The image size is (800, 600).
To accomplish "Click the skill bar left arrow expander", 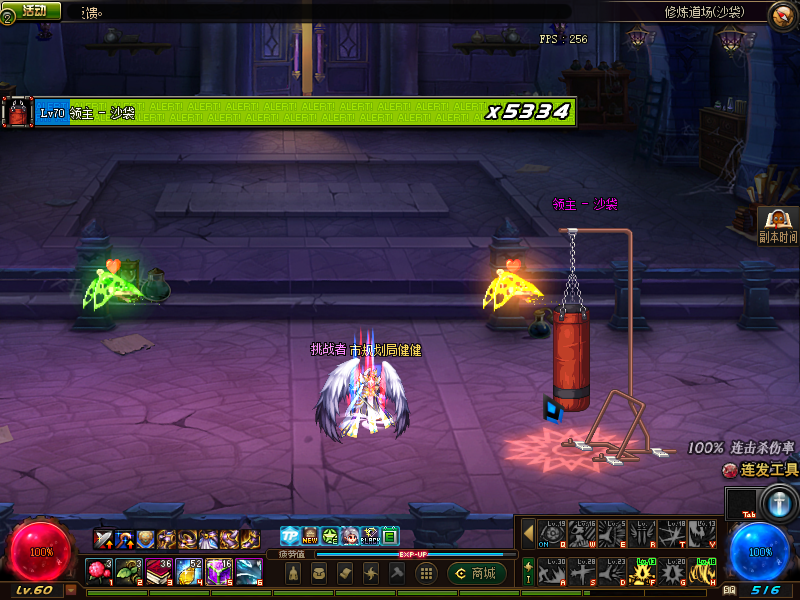I will click(x=529, y=533).
